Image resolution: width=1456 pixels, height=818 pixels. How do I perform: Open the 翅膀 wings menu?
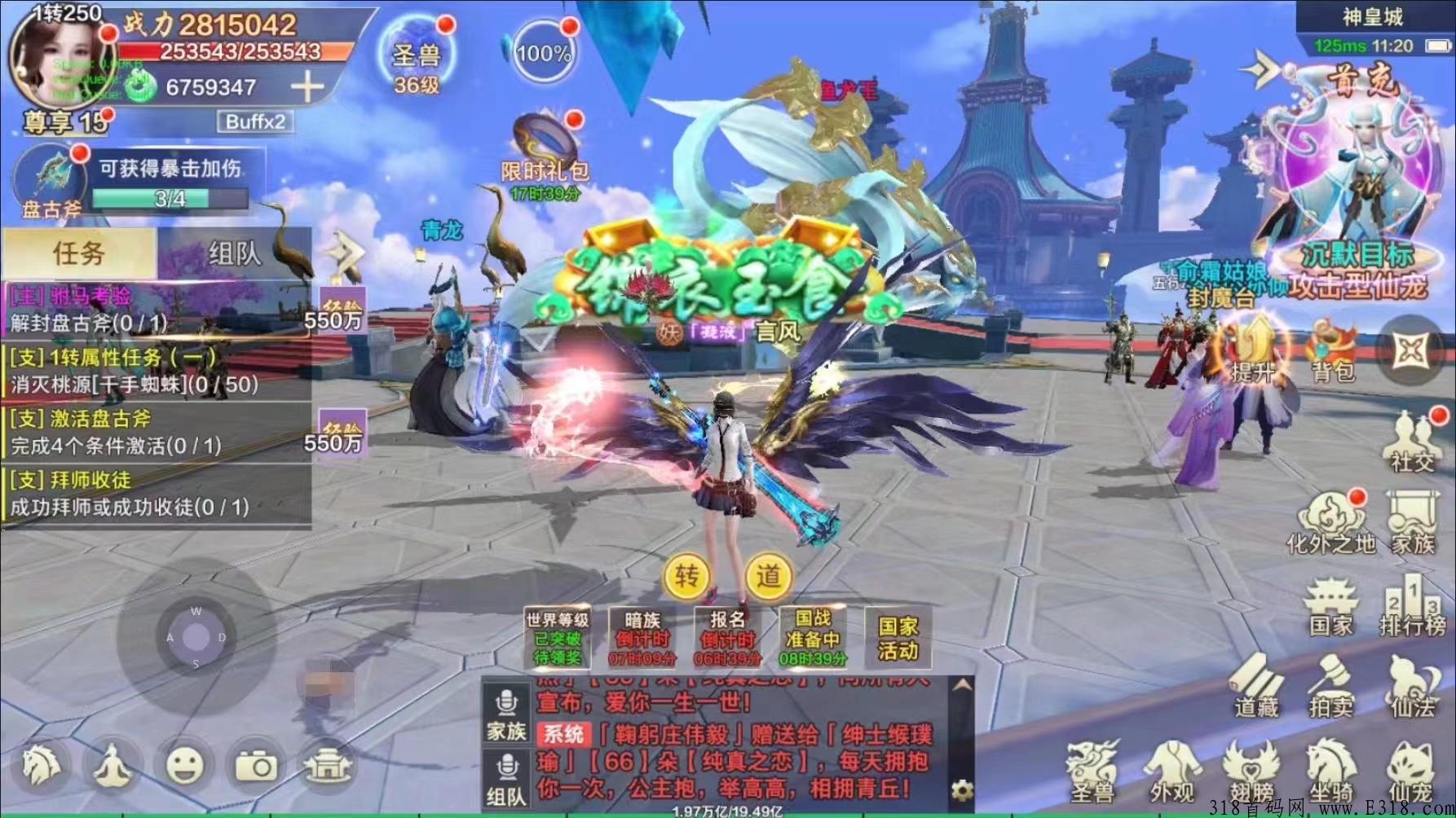(x=1251, y=772)
